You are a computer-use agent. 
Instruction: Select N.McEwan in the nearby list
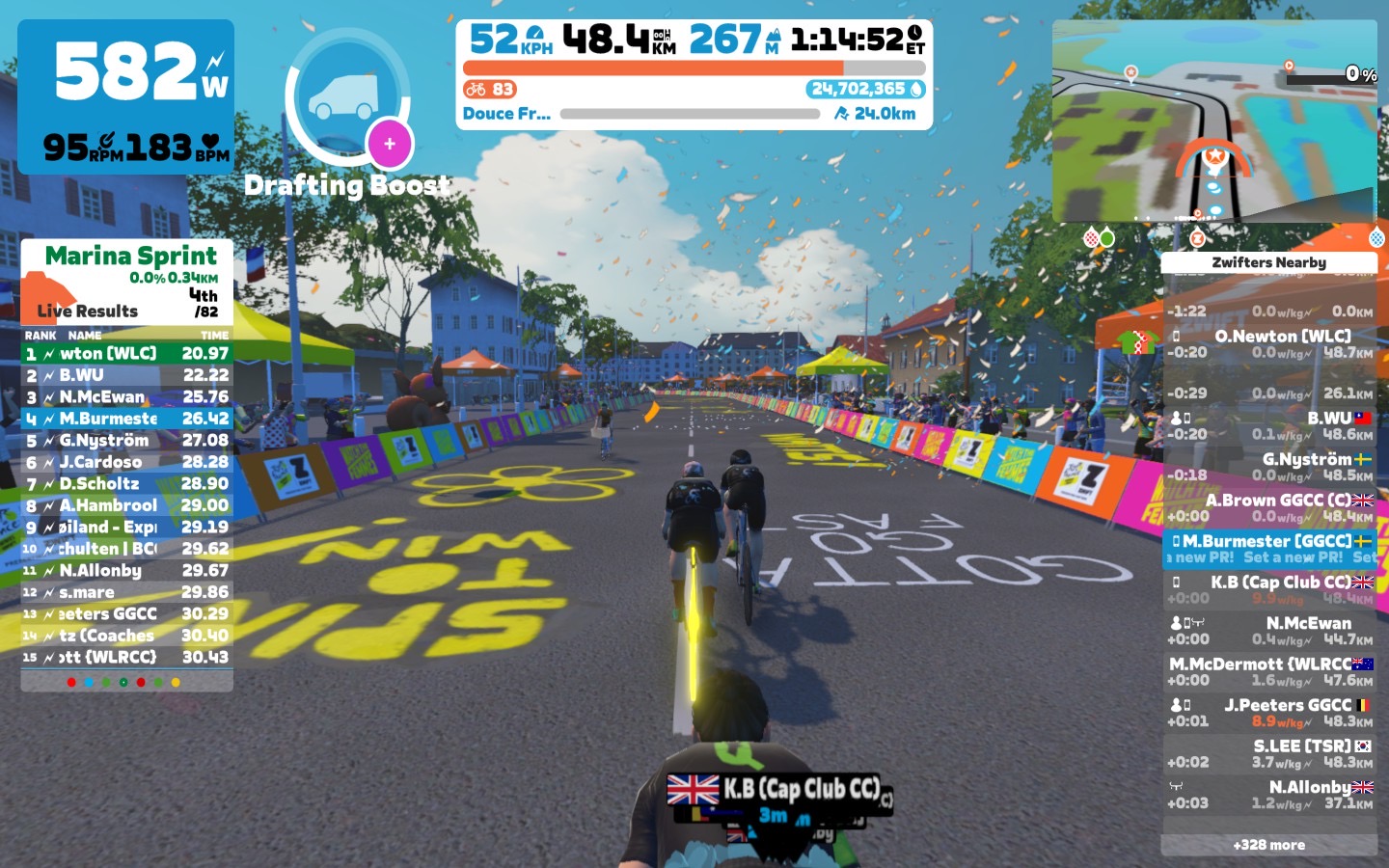(x=1269, y=631)
